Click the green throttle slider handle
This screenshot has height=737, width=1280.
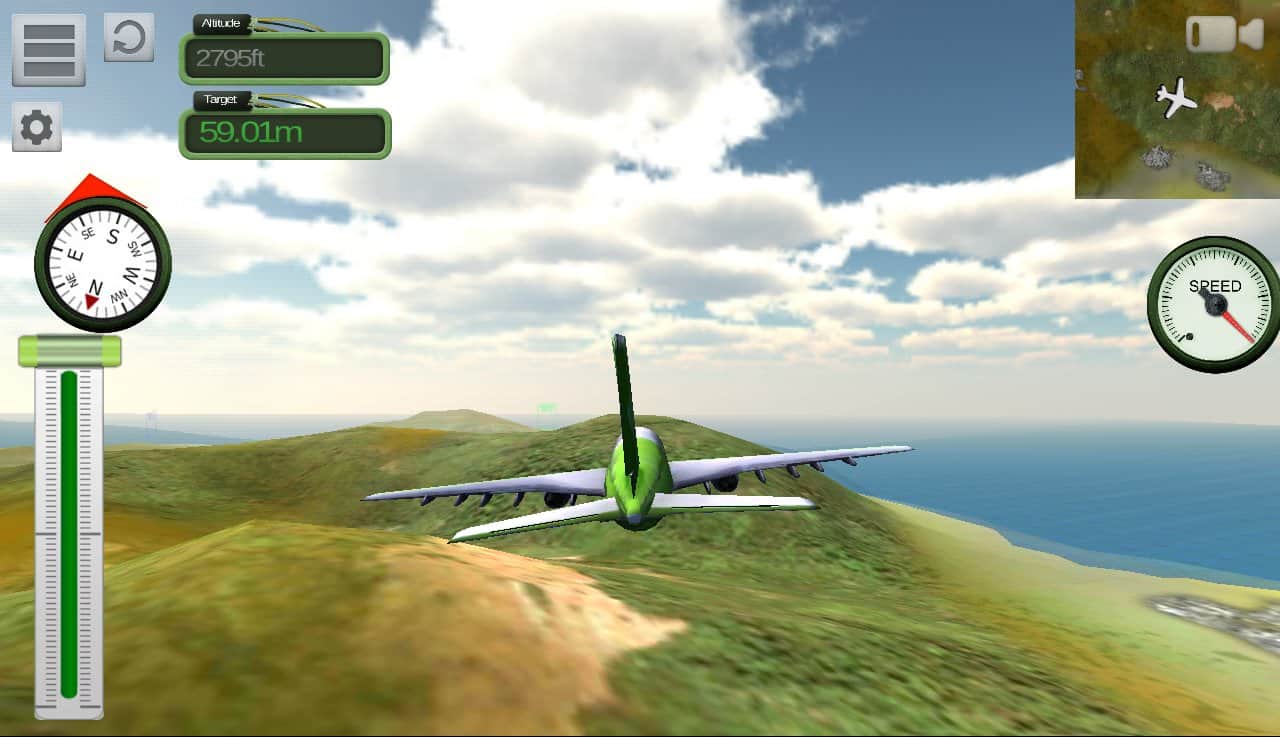point(70,351)
